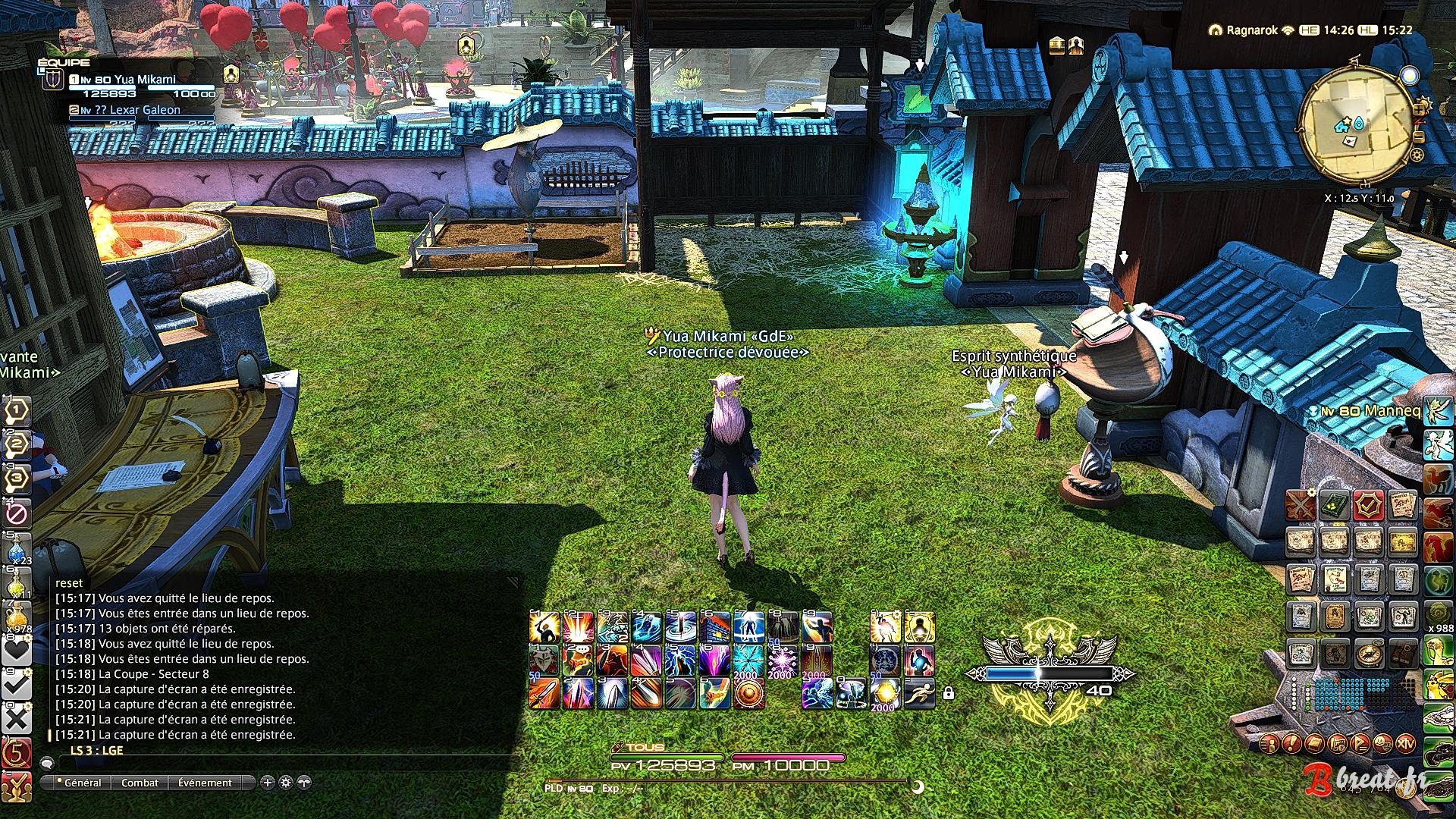Open chat log settings gear
The width and height of the screenshot is (1456, 819).
click(x=286, y=783)
